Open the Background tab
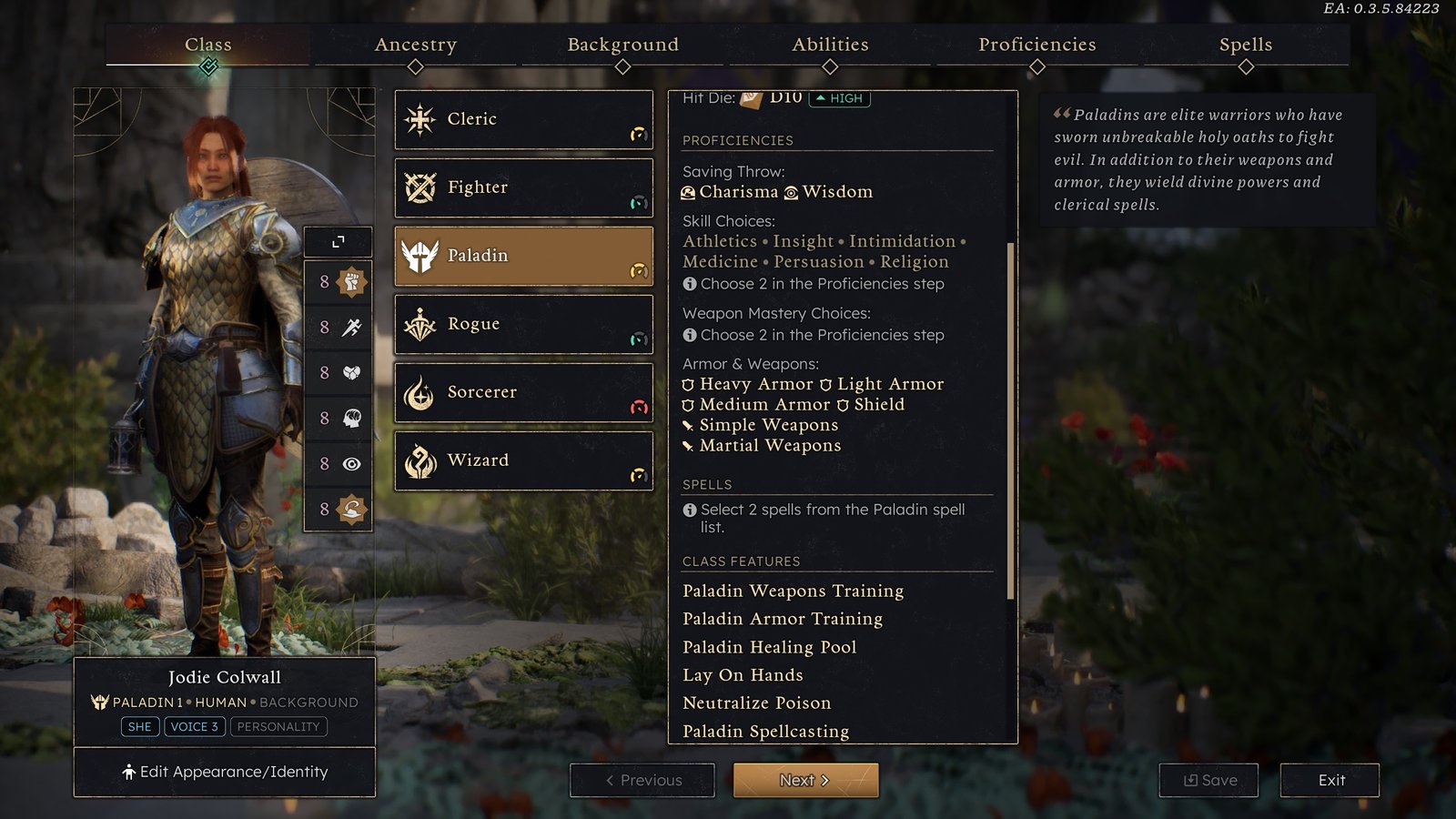The width and height of the screenshot is (1456, 819). click(x=622, y=45)
